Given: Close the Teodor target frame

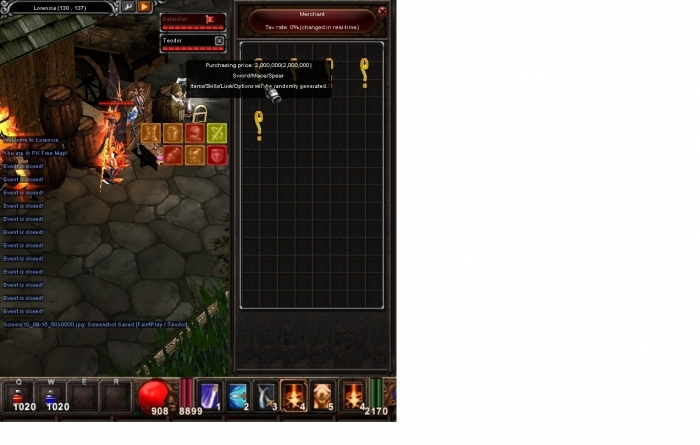Looking at the screenshot, I should [220, 40].
